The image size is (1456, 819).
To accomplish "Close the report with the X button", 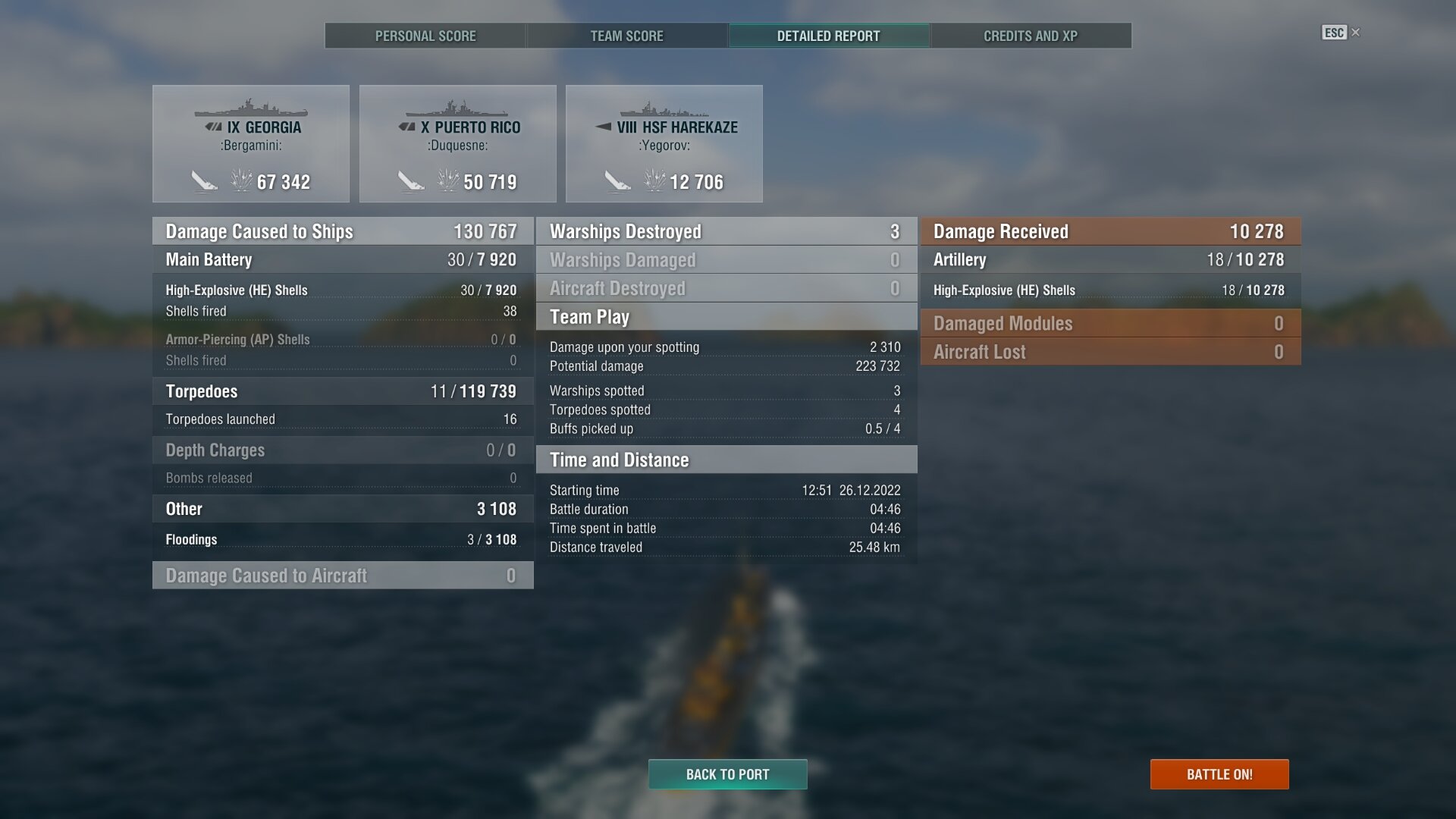I will (x=1356, y=33).
